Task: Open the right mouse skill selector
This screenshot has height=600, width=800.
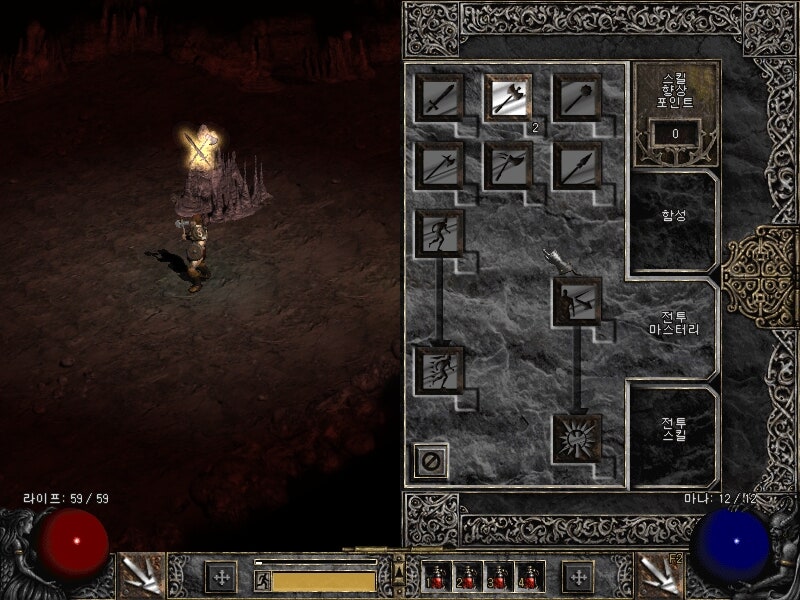Action: point(660,575)
